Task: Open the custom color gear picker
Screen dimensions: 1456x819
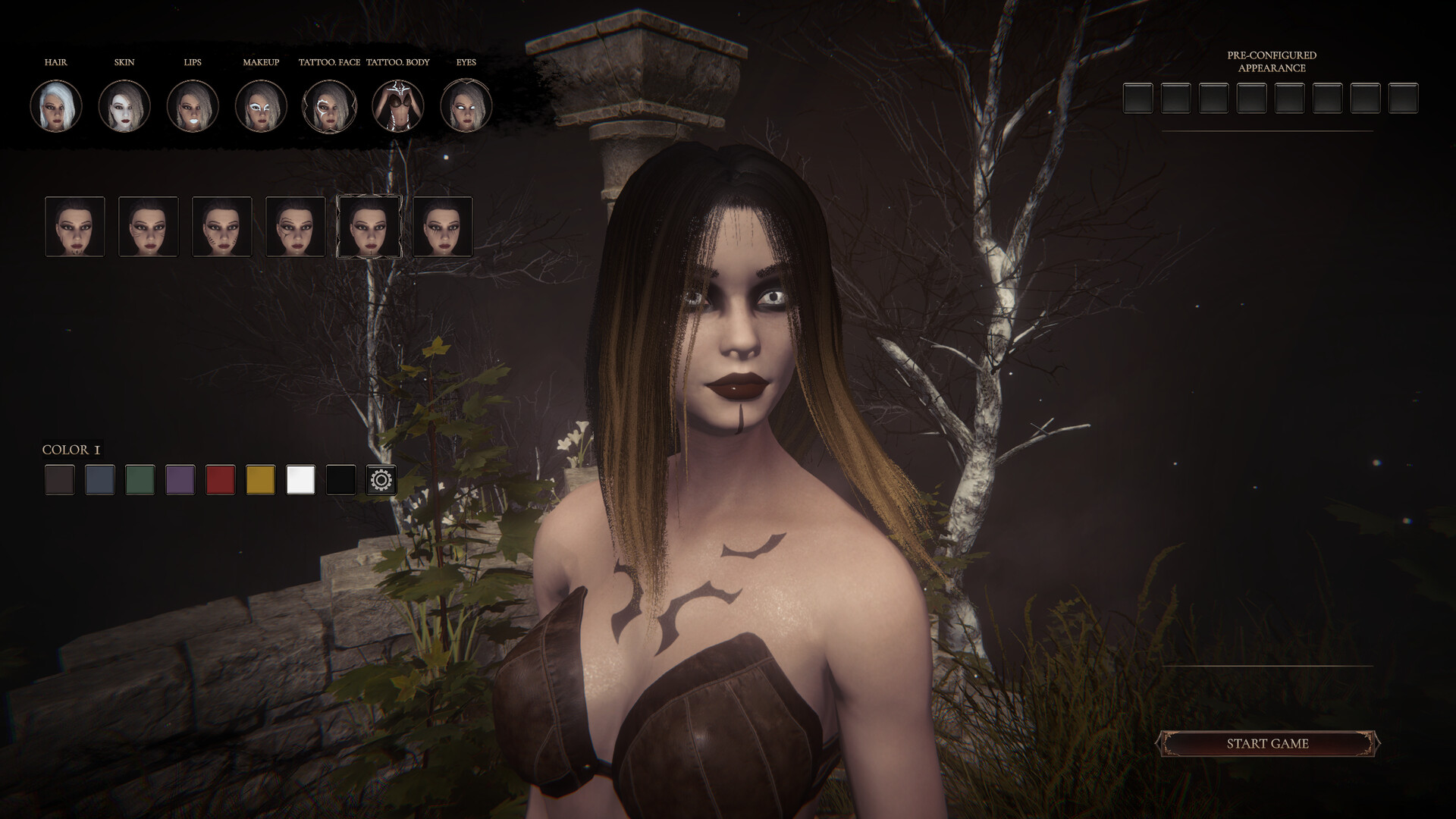Action: point(381,479)
